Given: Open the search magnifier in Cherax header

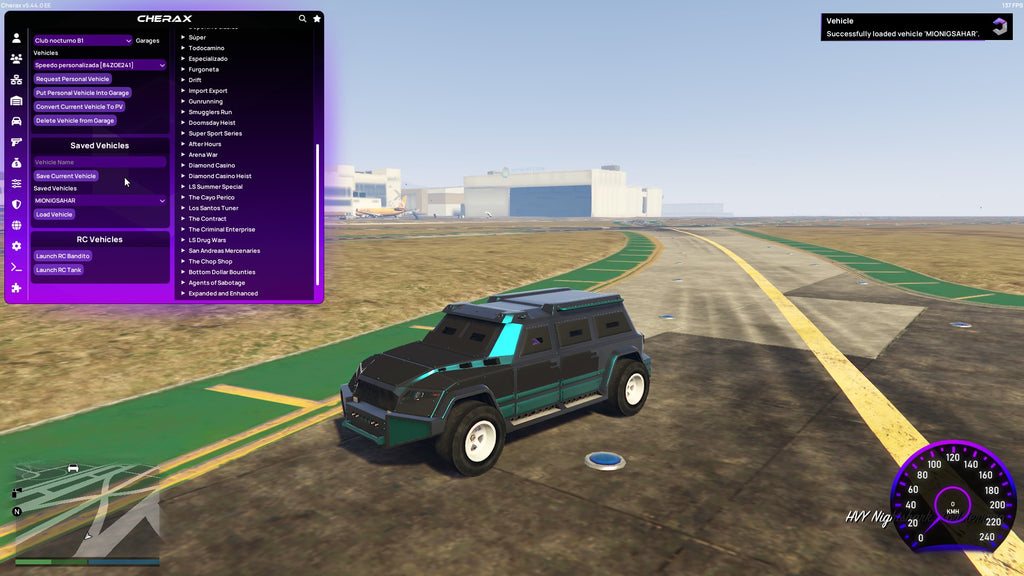Looking at the screenshot, I should point(303,19).
